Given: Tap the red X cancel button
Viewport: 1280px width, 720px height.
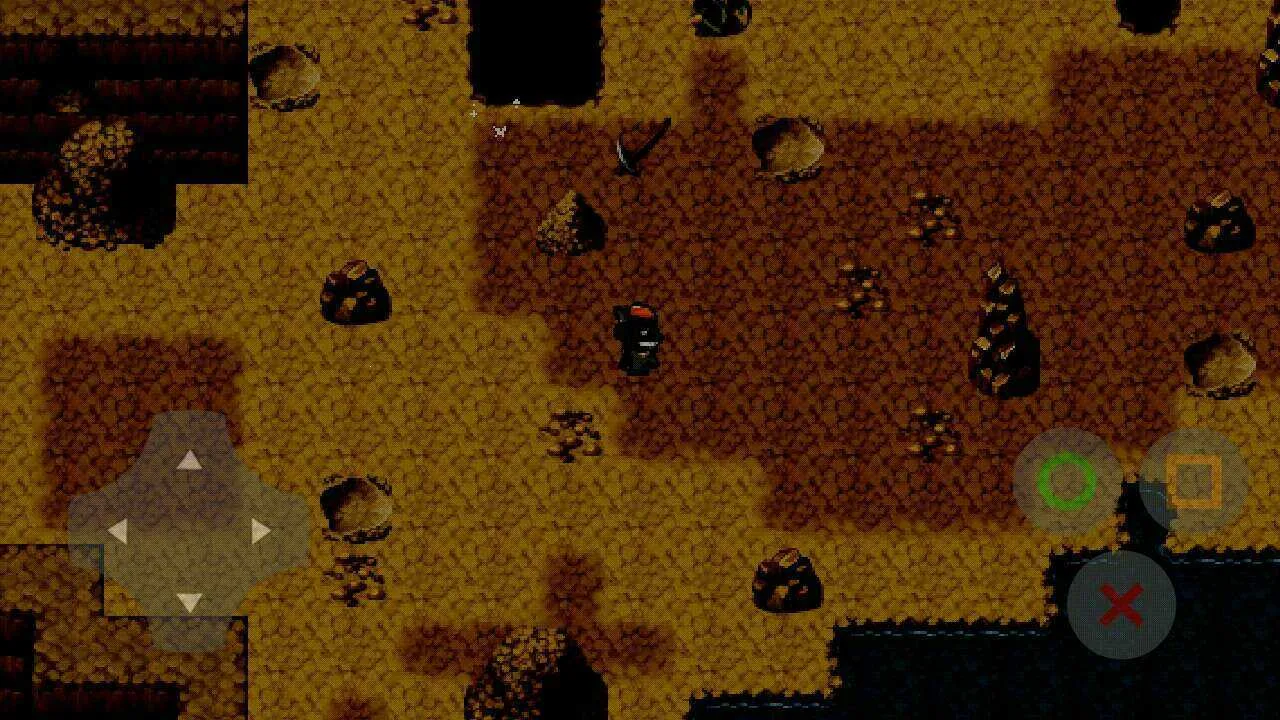Looking at the screenshot, I should [x=1122, y=604].
